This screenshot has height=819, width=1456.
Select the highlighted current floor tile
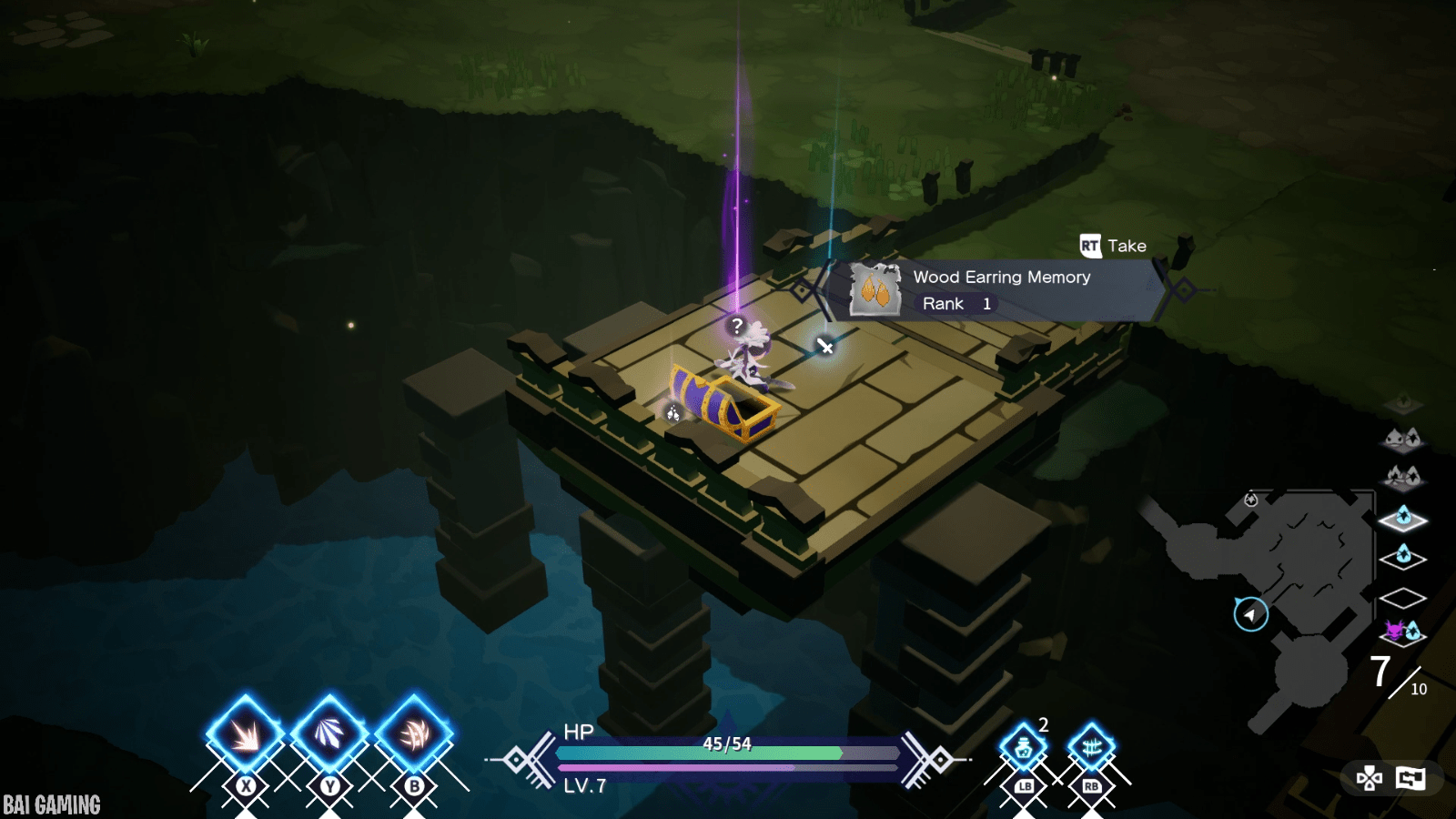(1402, 517)
